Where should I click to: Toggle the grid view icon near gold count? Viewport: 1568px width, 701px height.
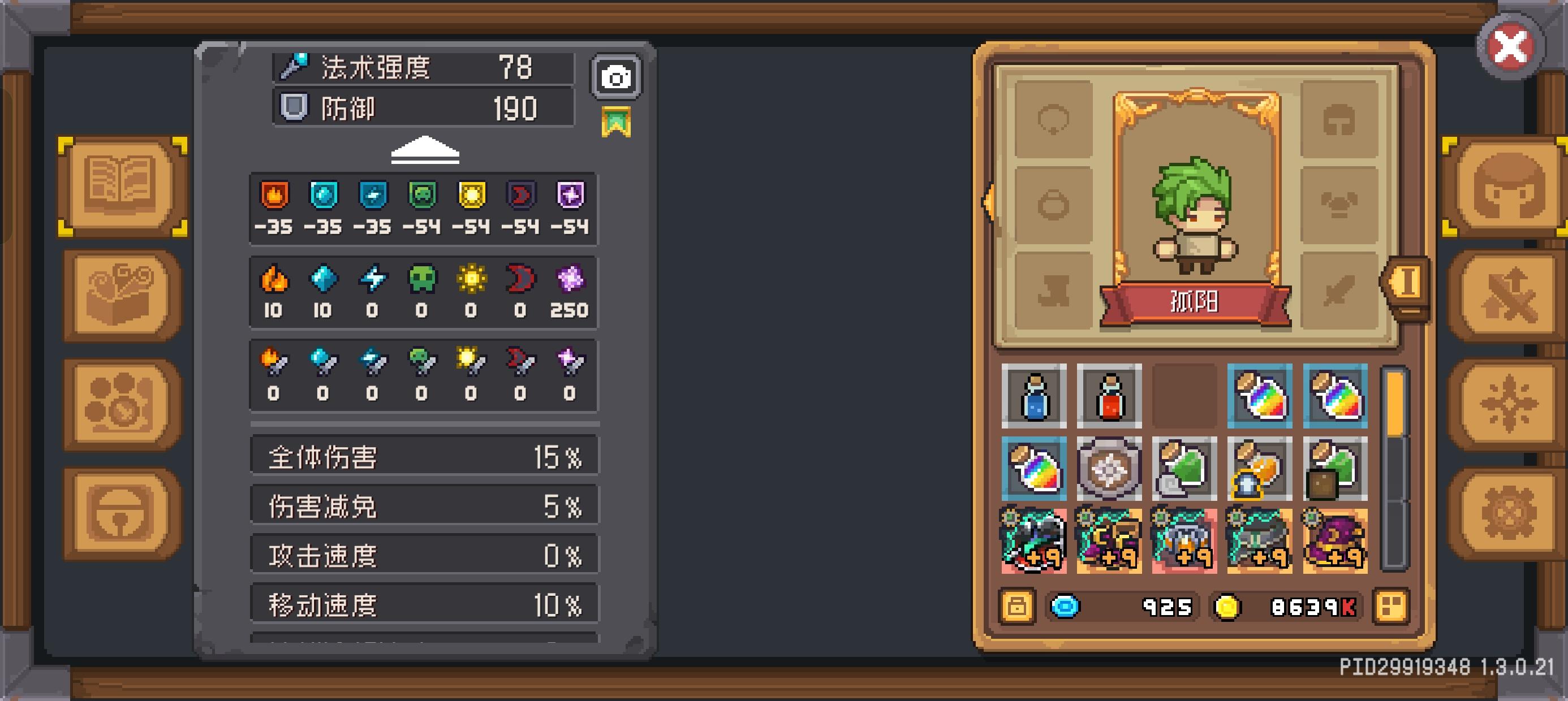pos(1391,605)
